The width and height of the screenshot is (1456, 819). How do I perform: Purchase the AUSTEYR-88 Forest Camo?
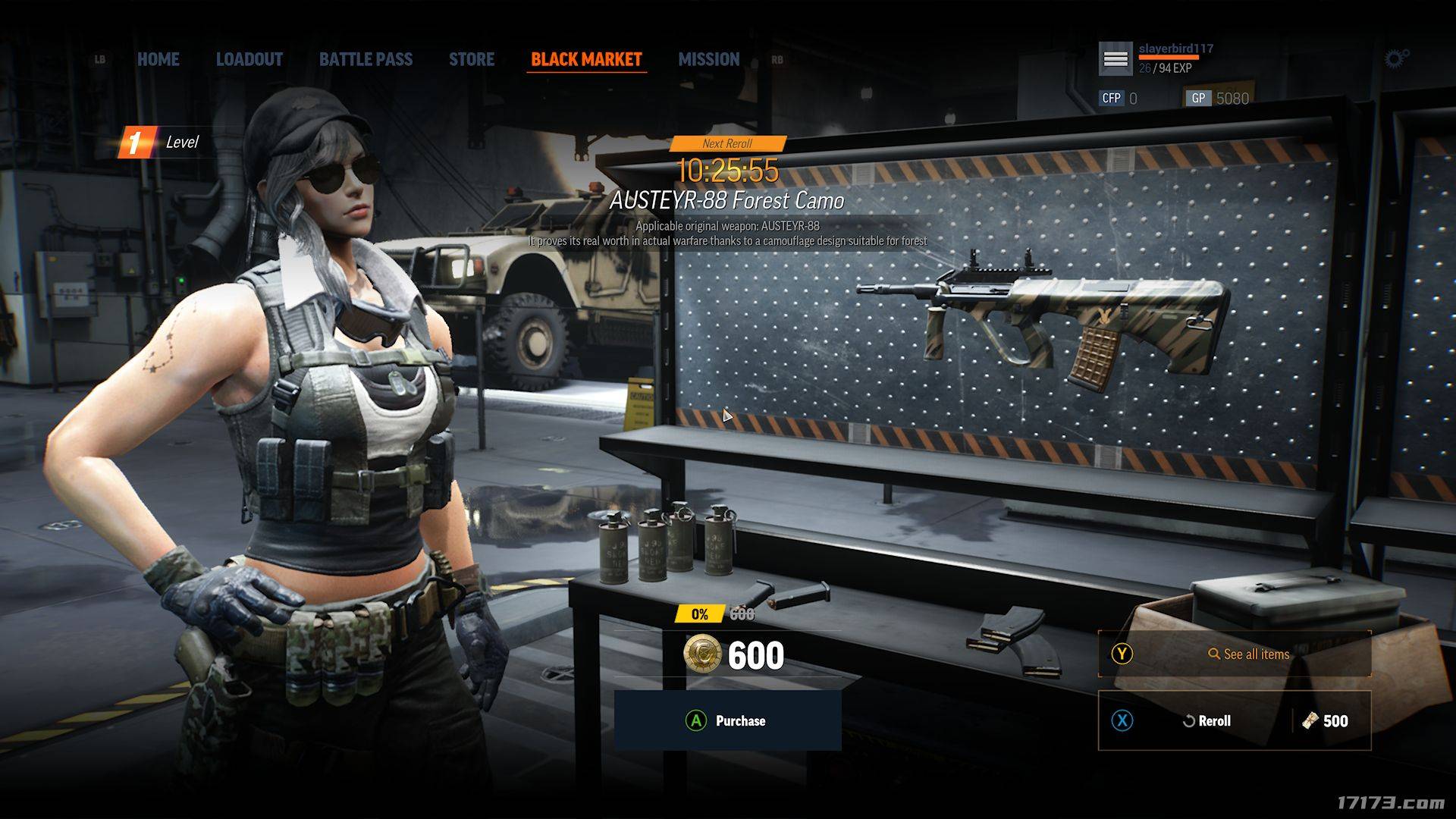pos(727,720)
